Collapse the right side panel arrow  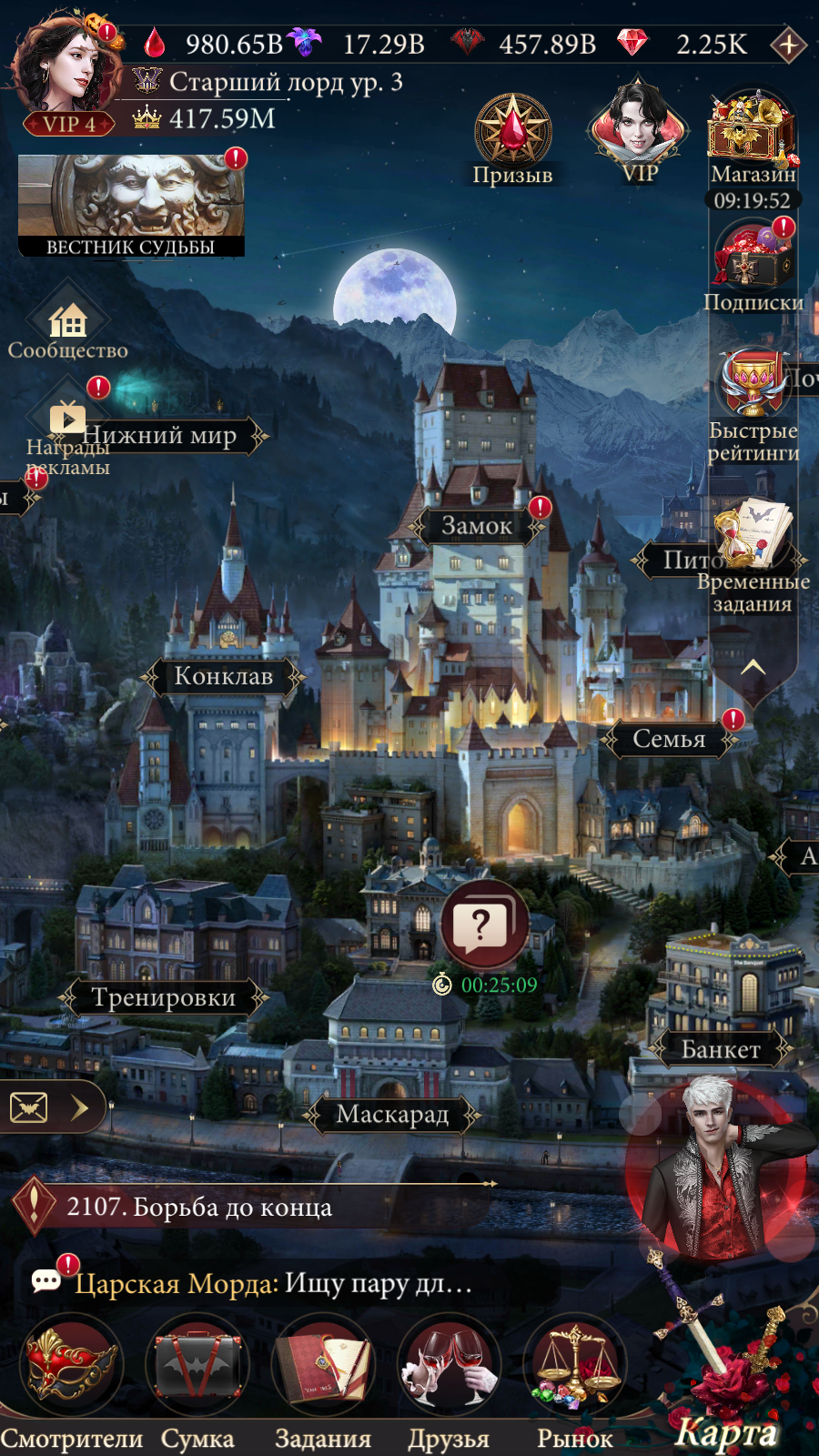pyautogui.click(x=753, y=669)
